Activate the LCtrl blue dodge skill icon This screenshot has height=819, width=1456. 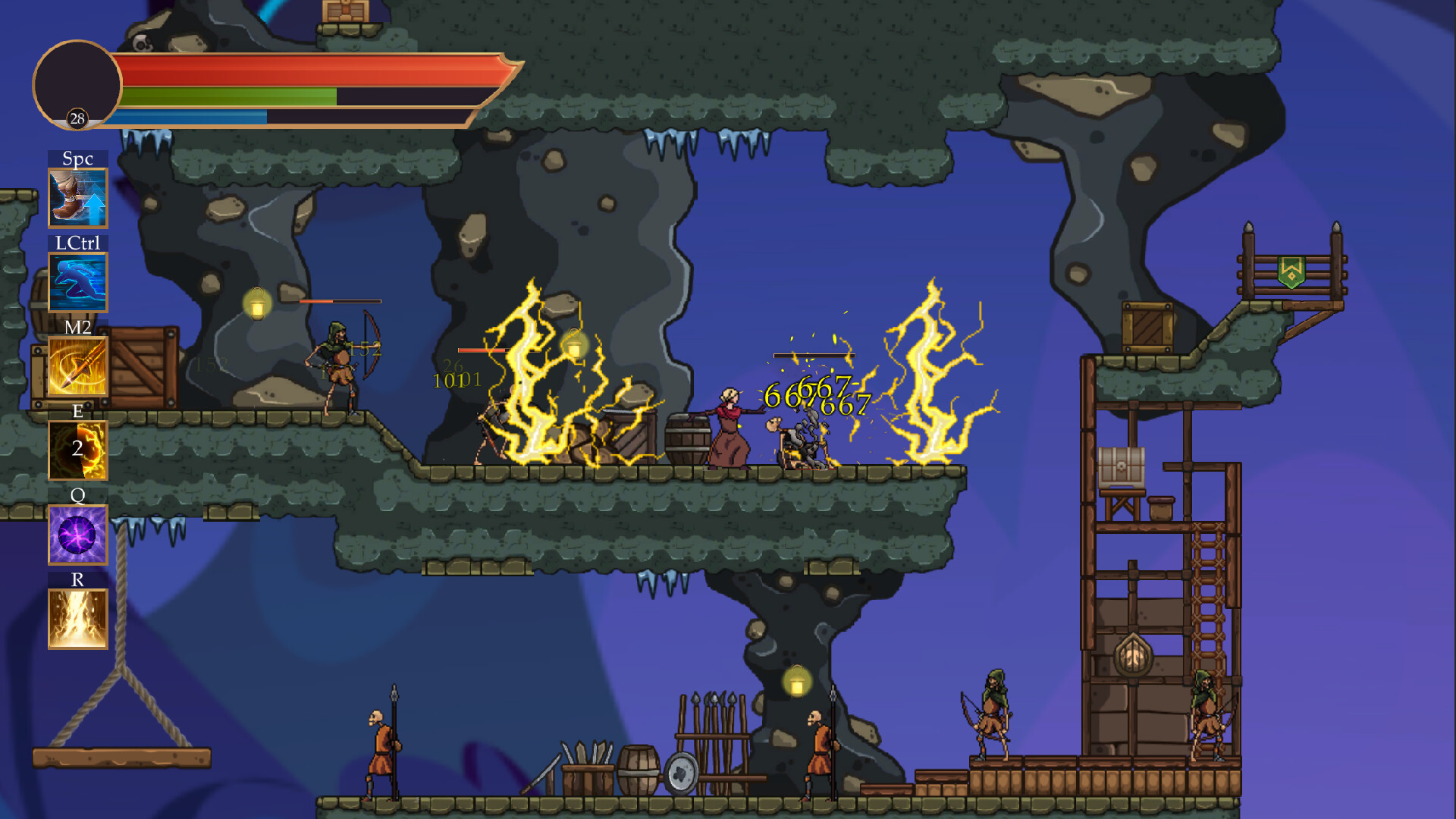tap(77, 282)
